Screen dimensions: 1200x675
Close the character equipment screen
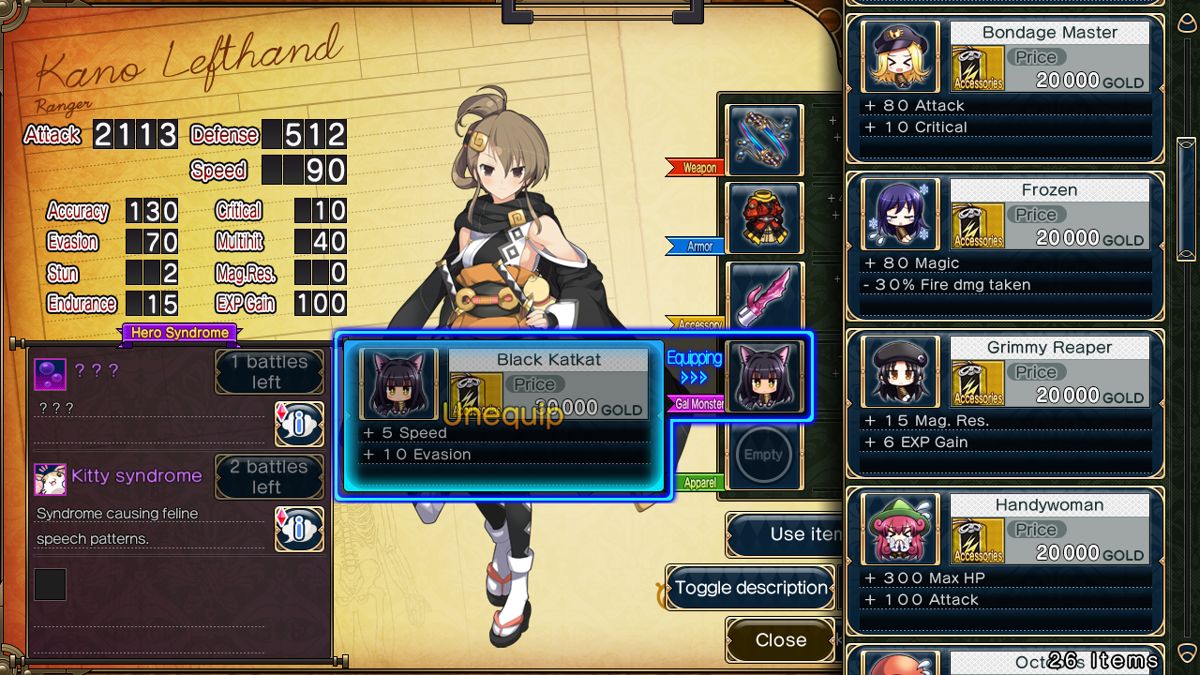pyautogui.click(x=780, y=640)
